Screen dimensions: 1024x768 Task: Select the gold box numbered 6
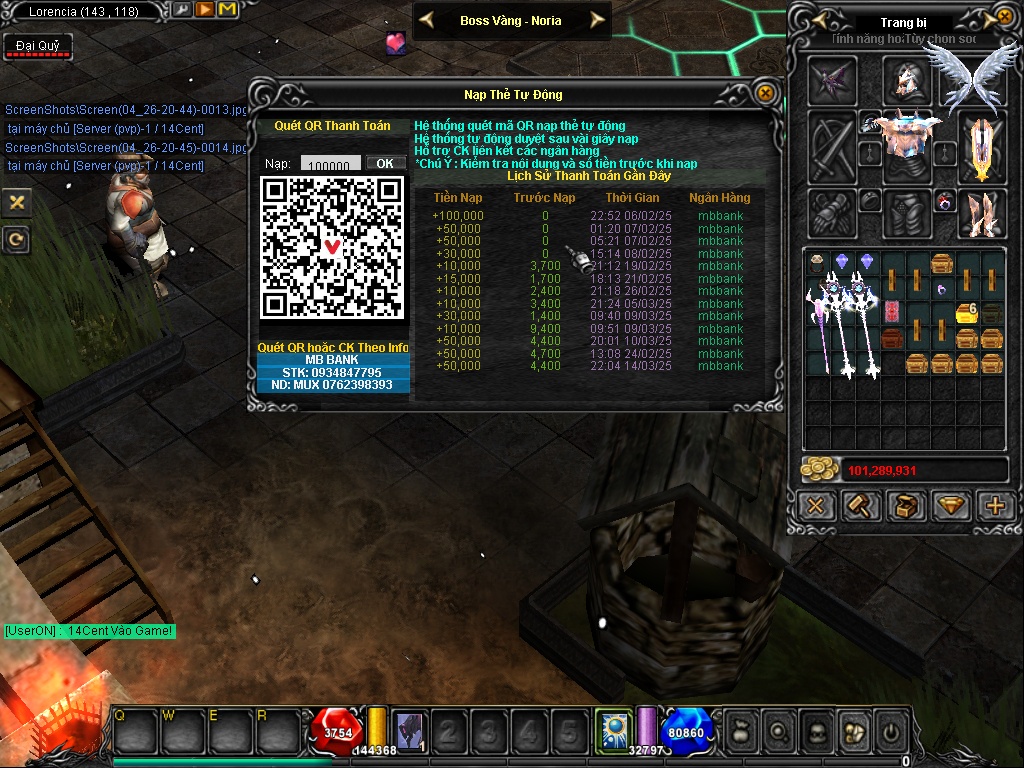click(x=966, y=313)
